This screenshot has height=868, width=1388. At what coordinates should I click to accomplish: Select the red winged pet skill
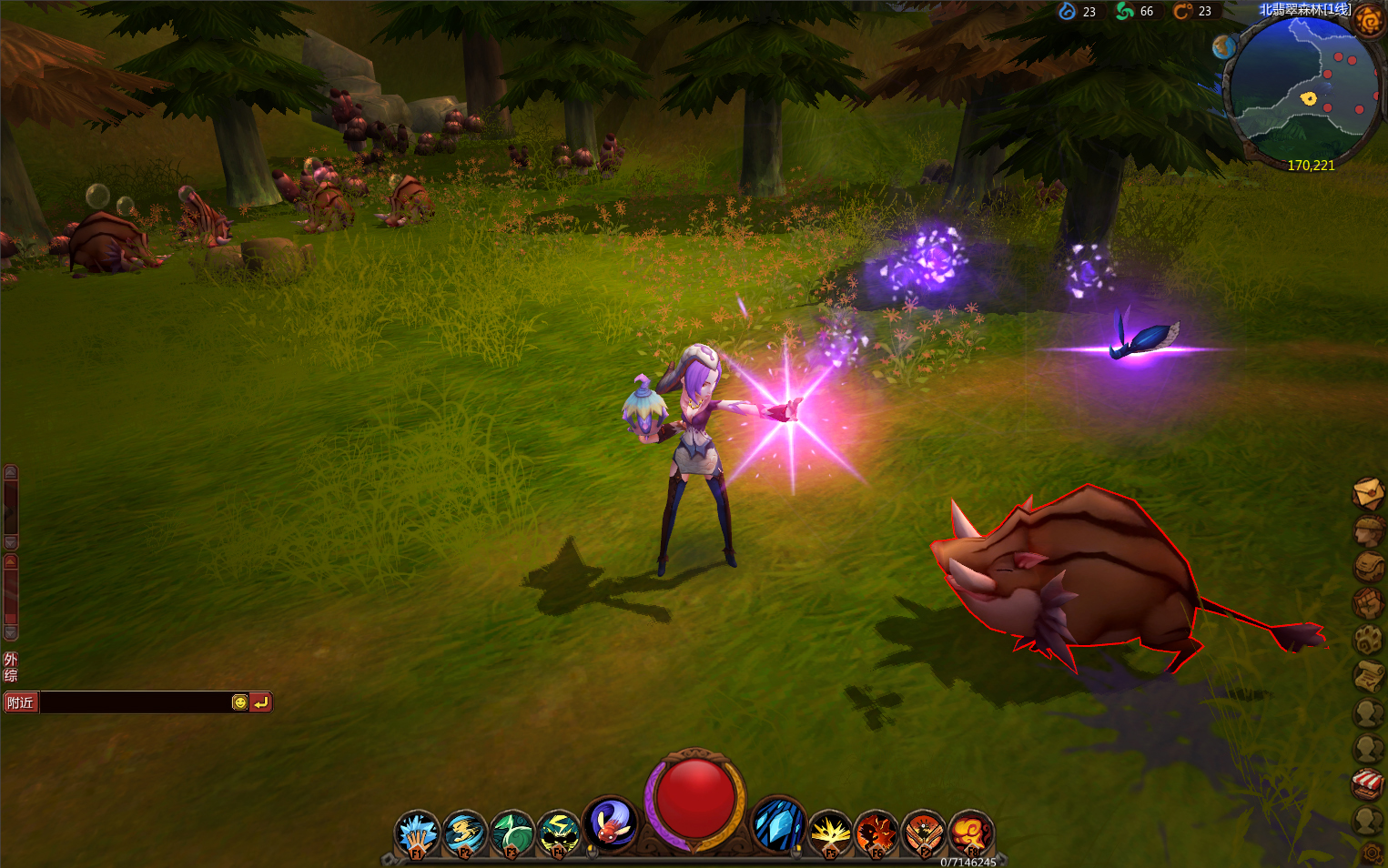pyautogui.click(x=610, y=823)
